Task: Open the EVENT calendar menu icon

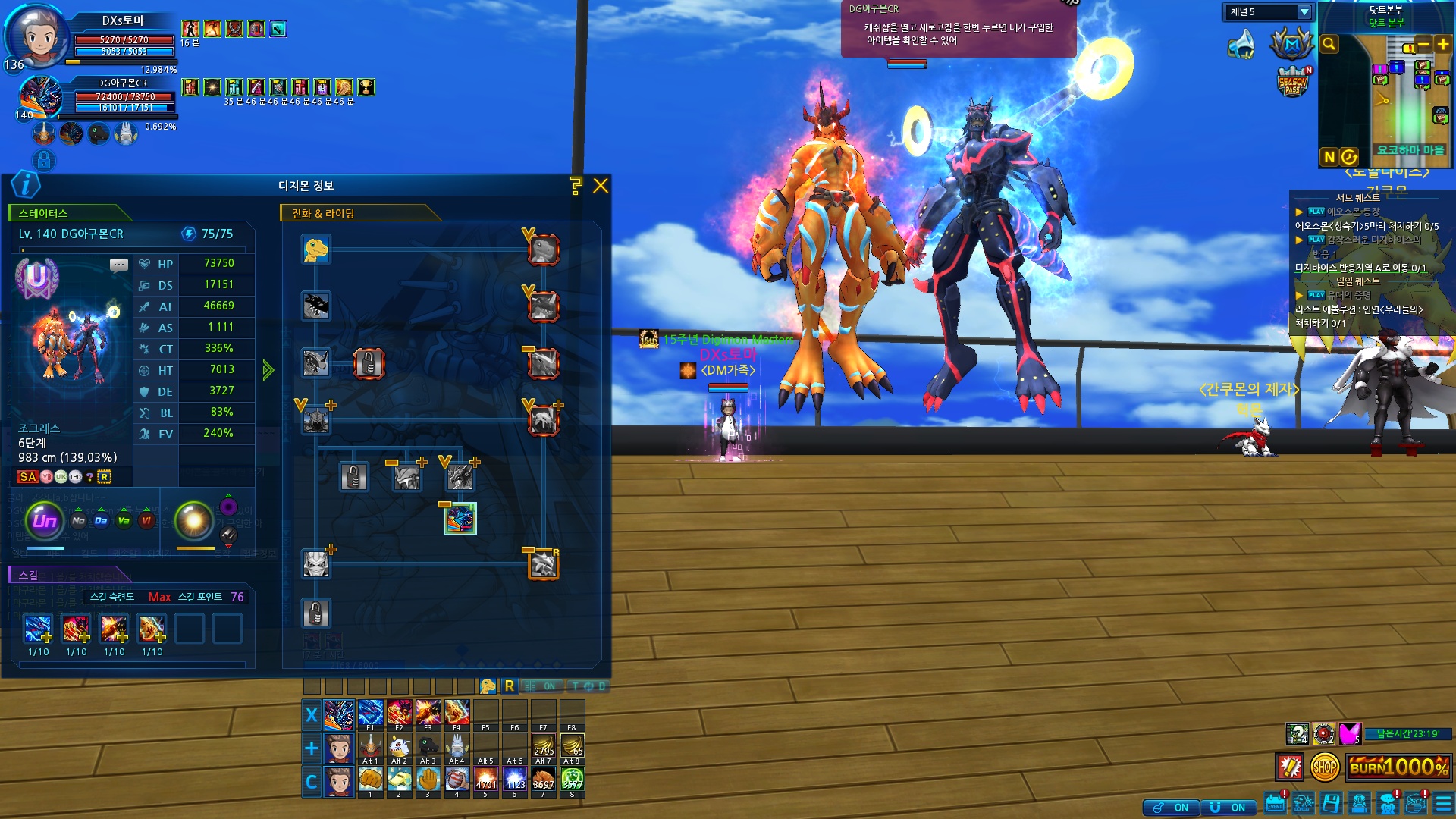Action: pyautogui.click(x=1276, y=804)
